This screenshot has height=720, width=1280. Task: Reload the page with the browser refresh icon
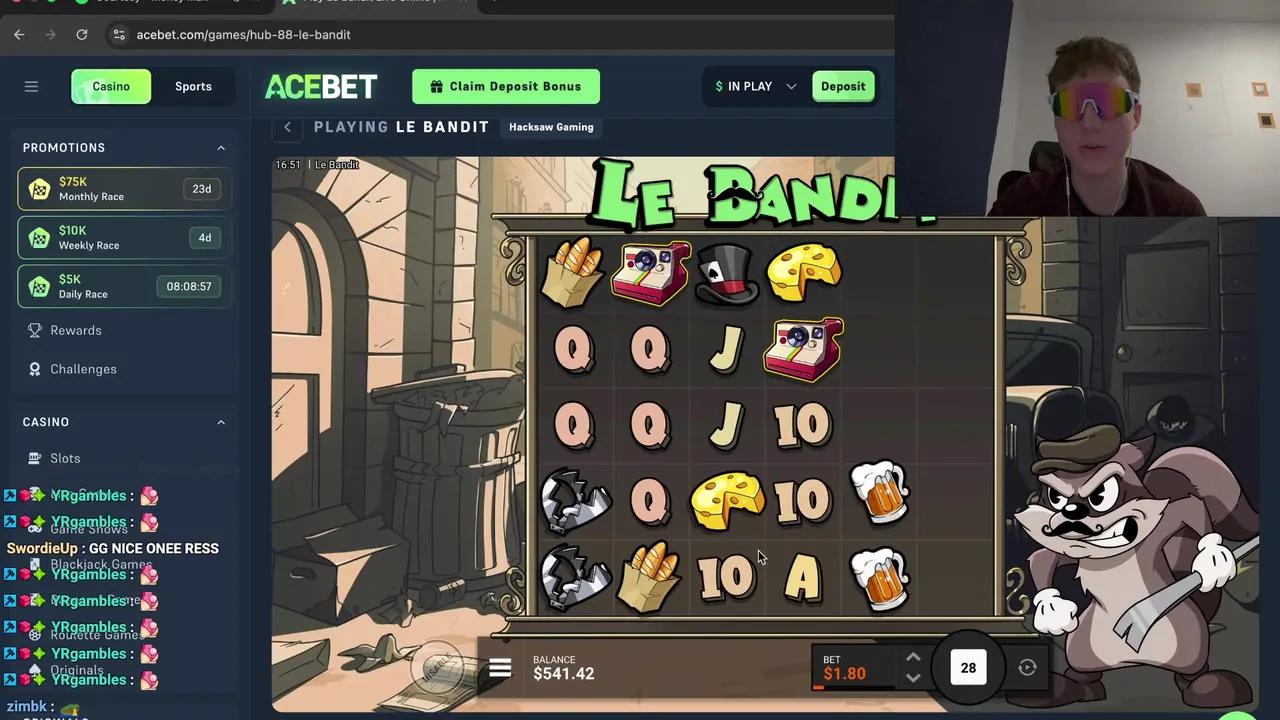coord(82,34)
